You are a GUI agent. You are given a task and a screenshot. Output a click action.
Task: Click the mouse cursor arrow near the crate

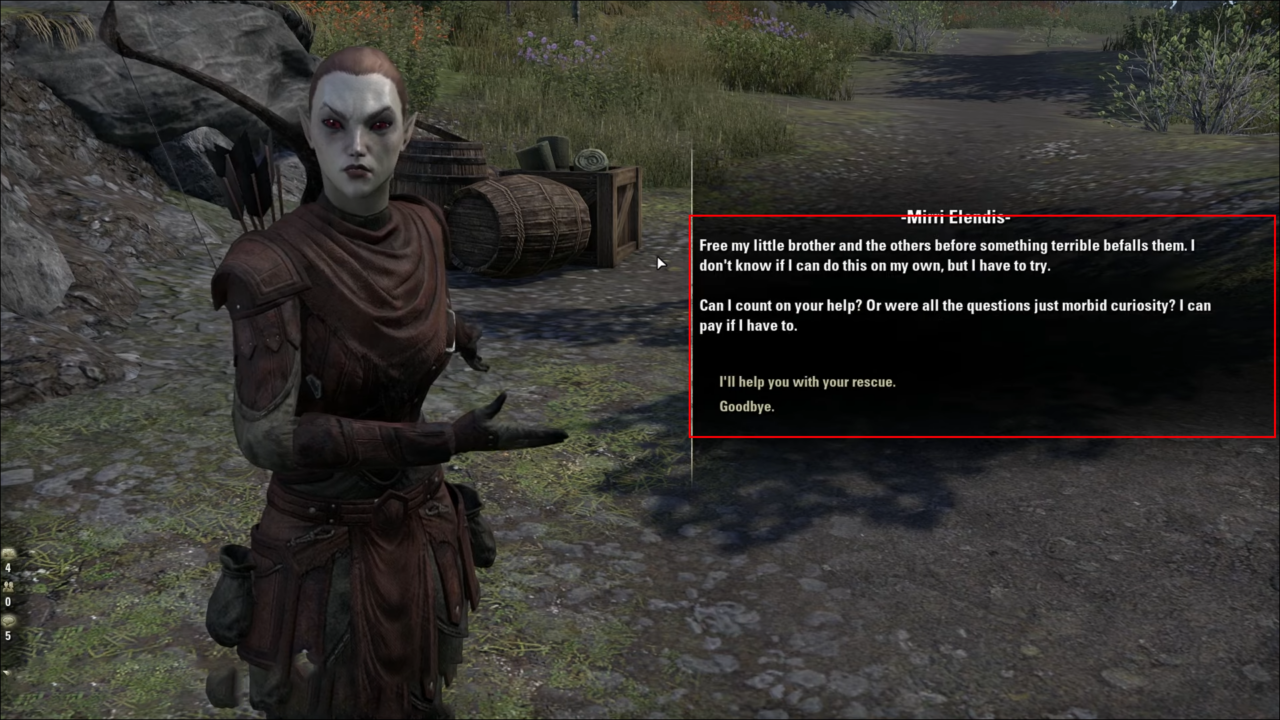[659, 263]
